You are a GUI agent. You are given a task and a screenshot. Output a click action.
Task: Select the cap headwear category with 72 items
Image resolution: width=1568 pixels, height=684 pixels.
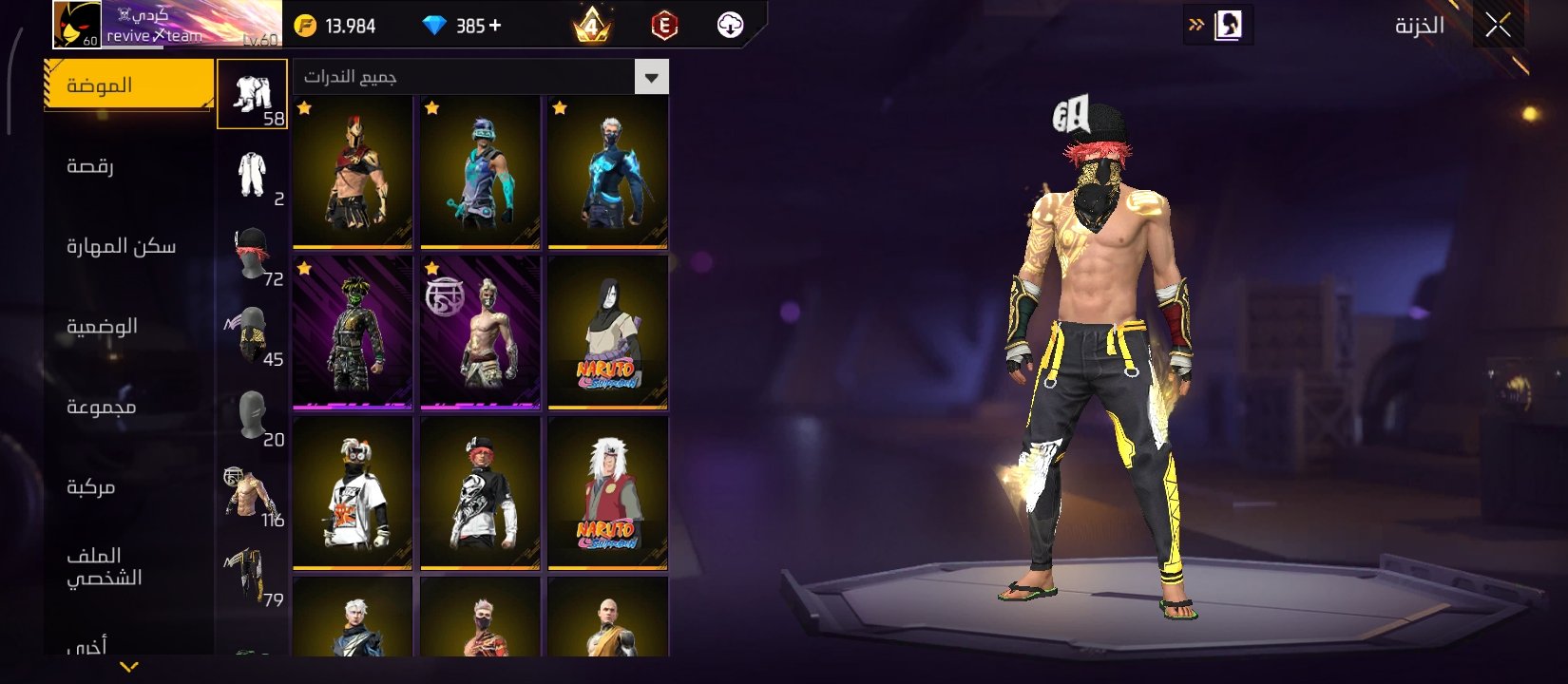point(252,255)
